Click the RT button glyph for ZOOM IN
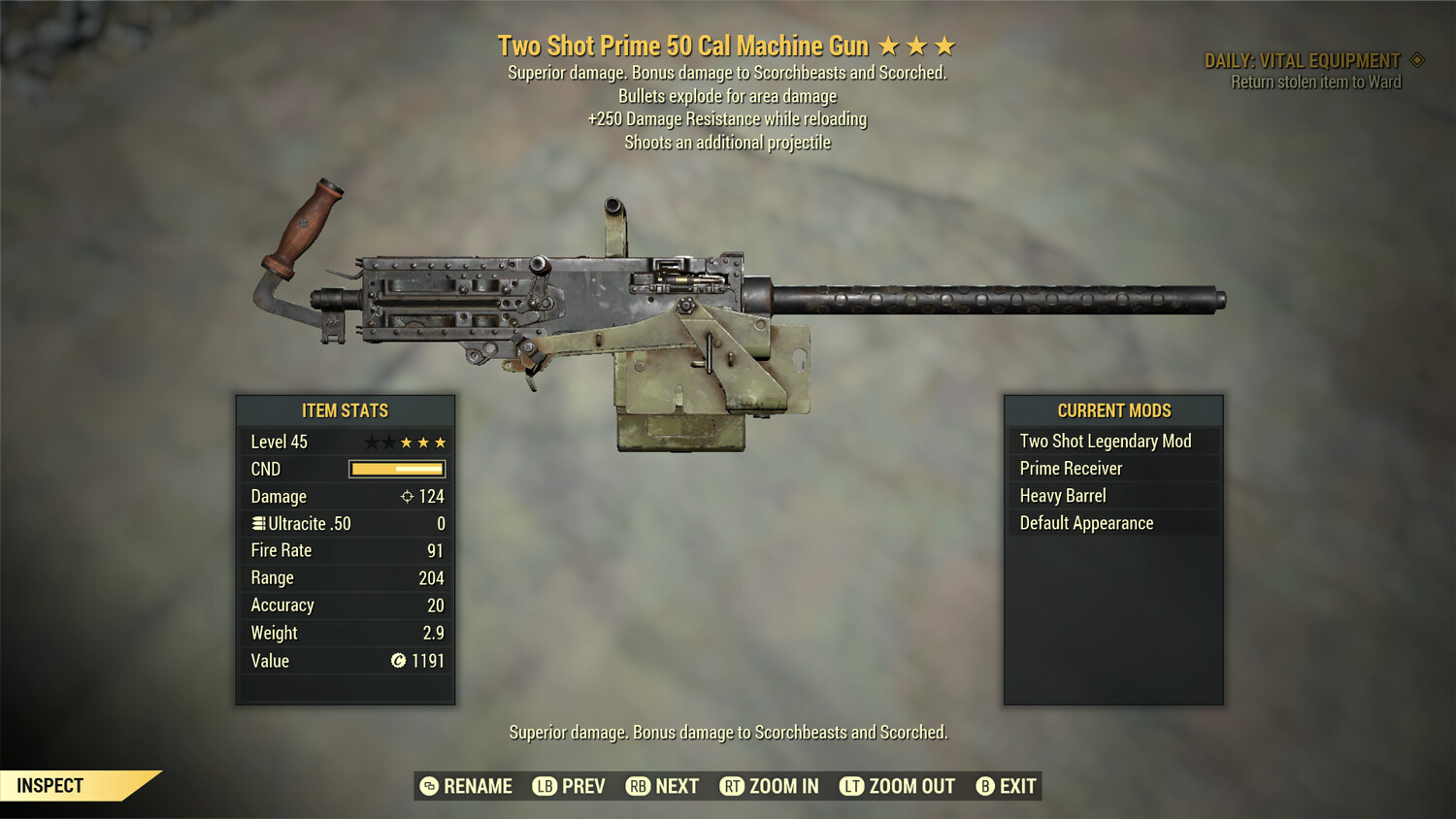This screenshot has height=819, width=1456. point(735,786)
